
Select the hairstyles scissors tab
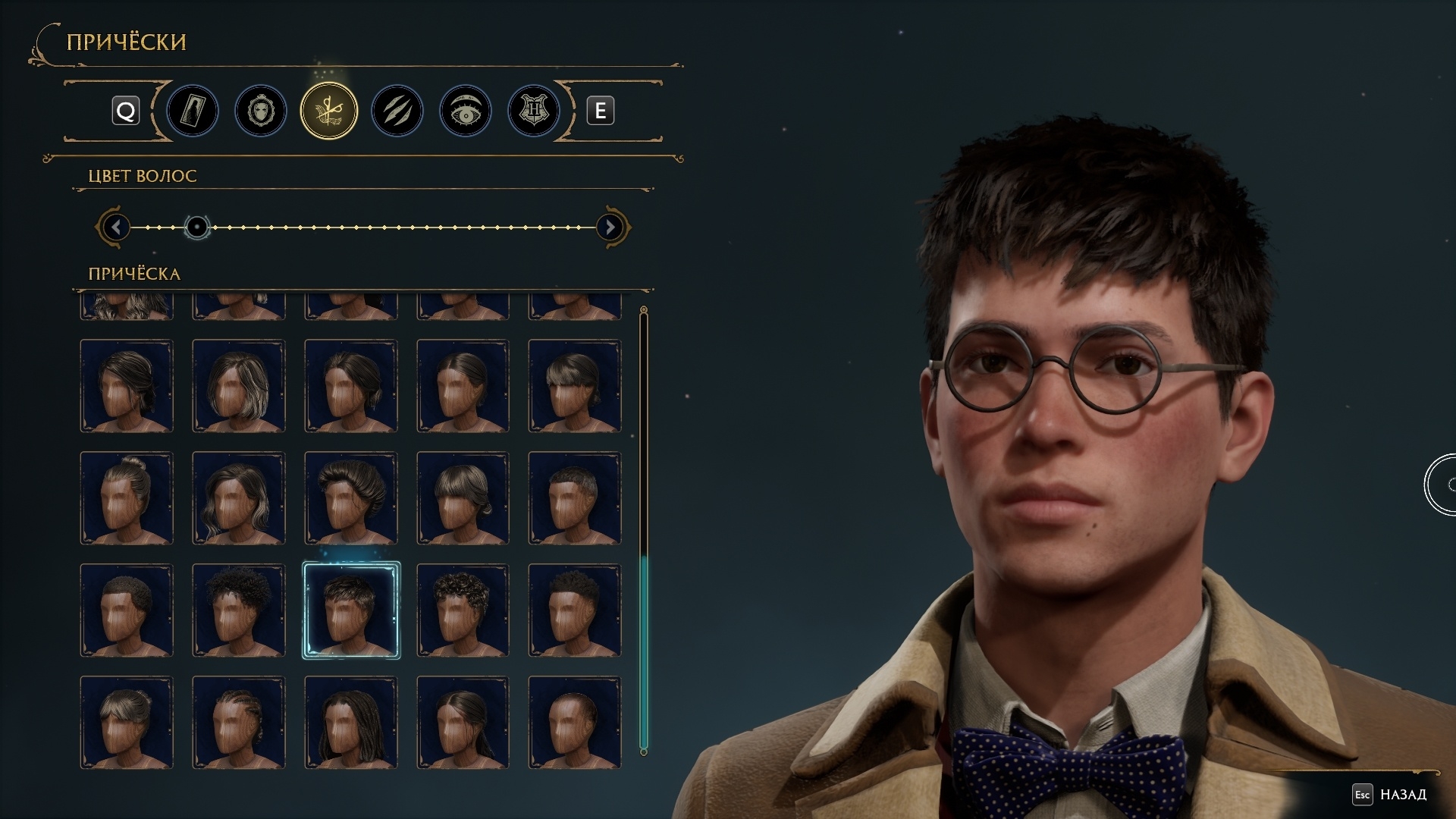(x=329, y=111)
